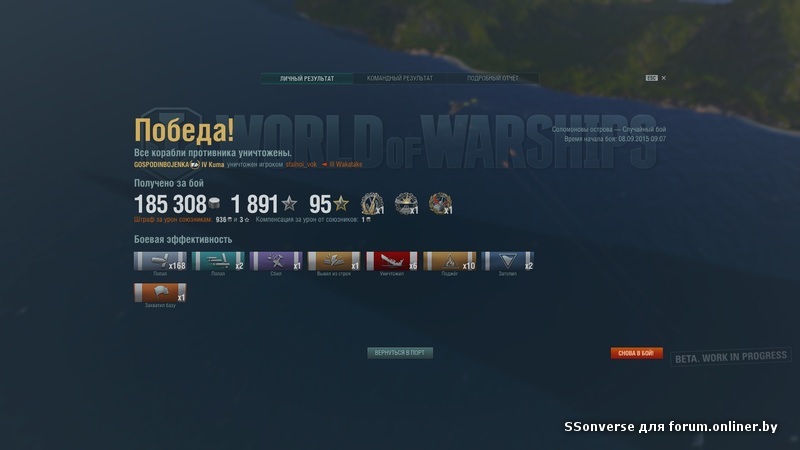Select the torpedo hits ribbon x2

[218, 262]
